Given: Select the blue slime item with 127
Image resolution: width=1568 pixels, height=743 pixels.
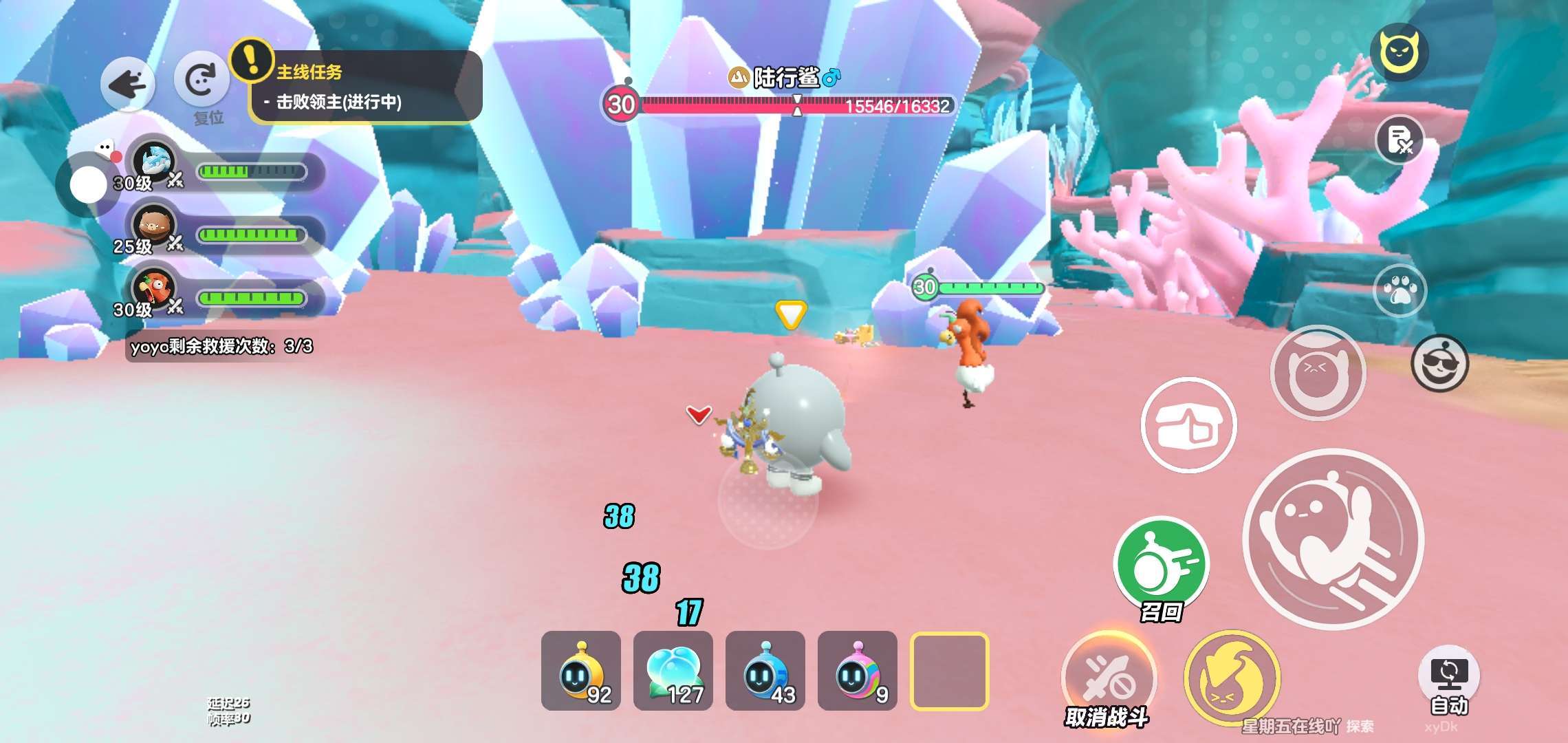Looking at the screenshot, I should click(673, 671).
